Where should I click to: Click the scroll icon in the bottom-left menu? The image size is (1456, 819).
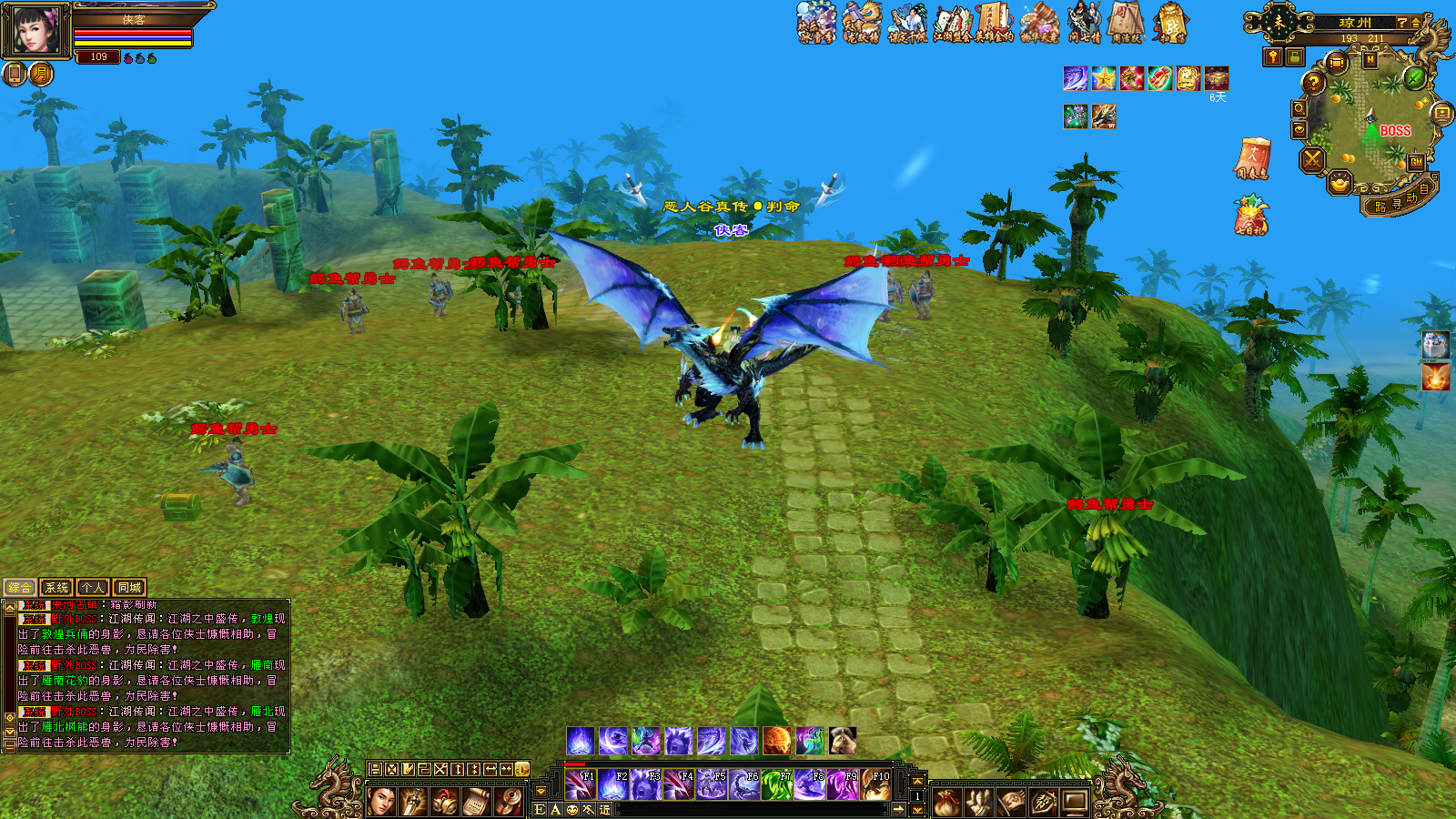(477, 802)
